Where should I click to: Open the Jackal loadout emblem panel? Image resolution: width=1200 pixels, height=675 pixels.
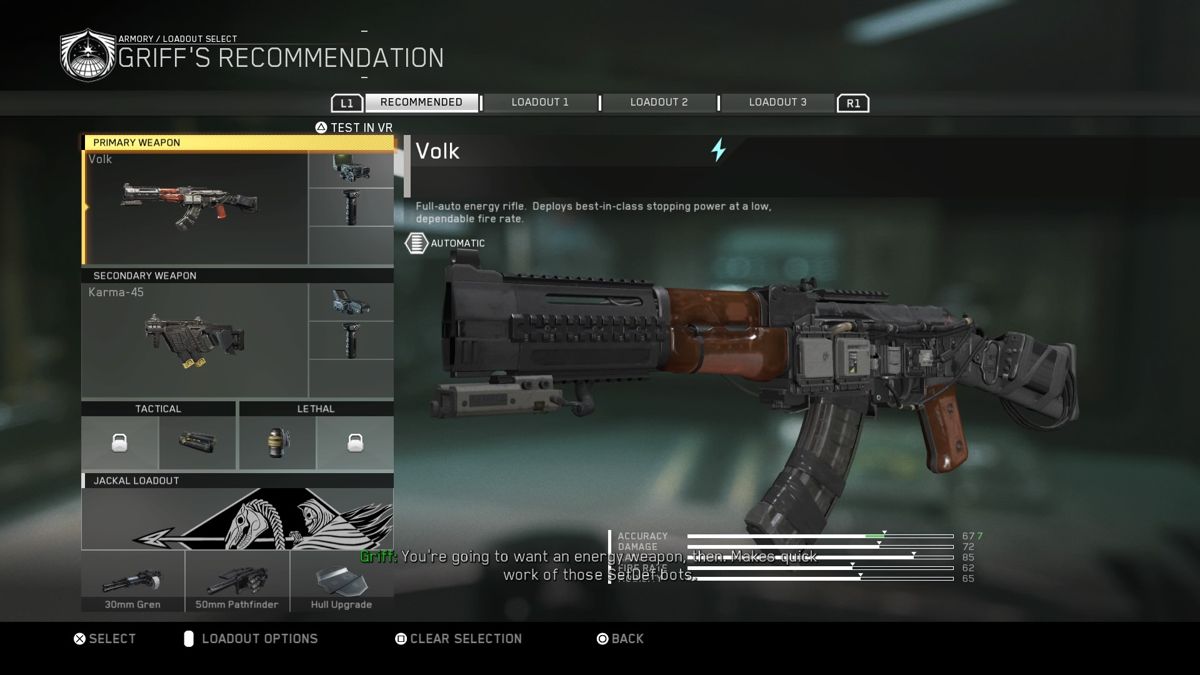pos(237,519)
